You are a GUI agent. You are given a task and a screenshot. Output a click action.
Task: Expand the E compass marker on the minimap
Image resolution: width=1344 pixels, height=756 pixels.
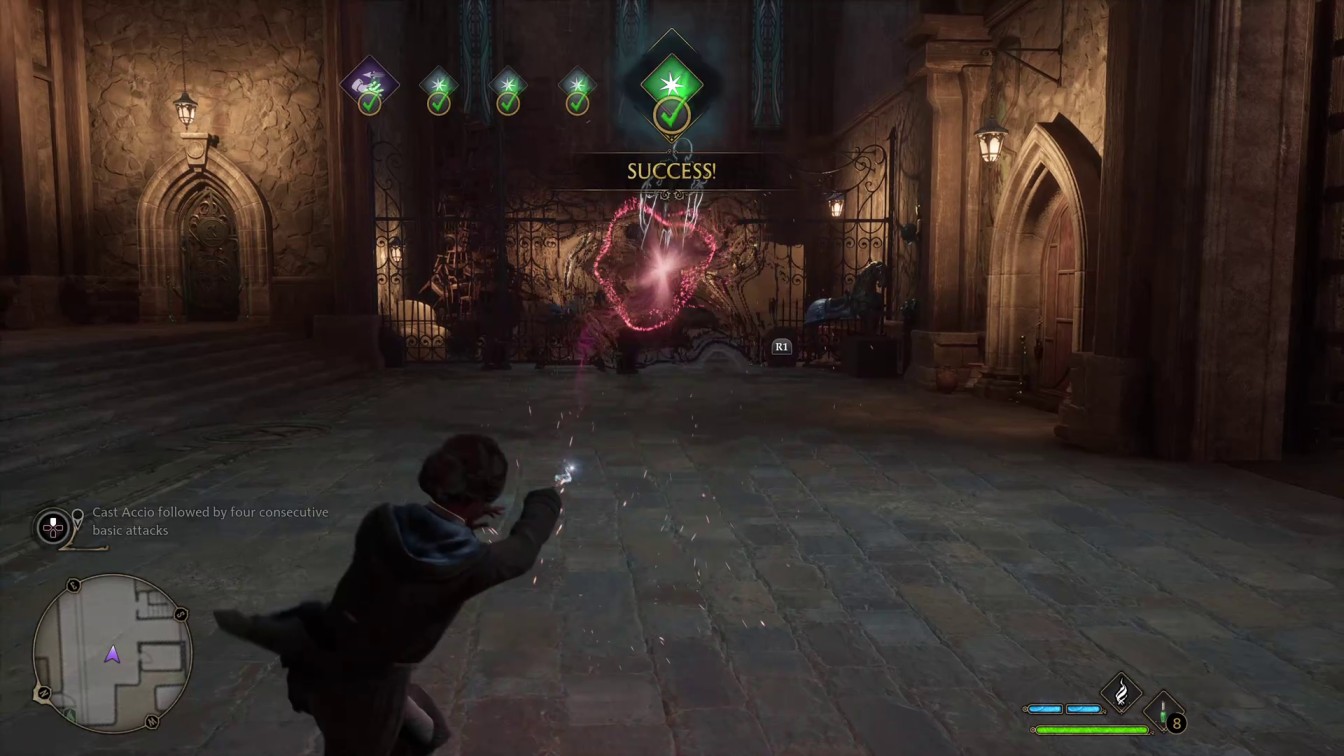pyautogui.click(x=72, y=585)
